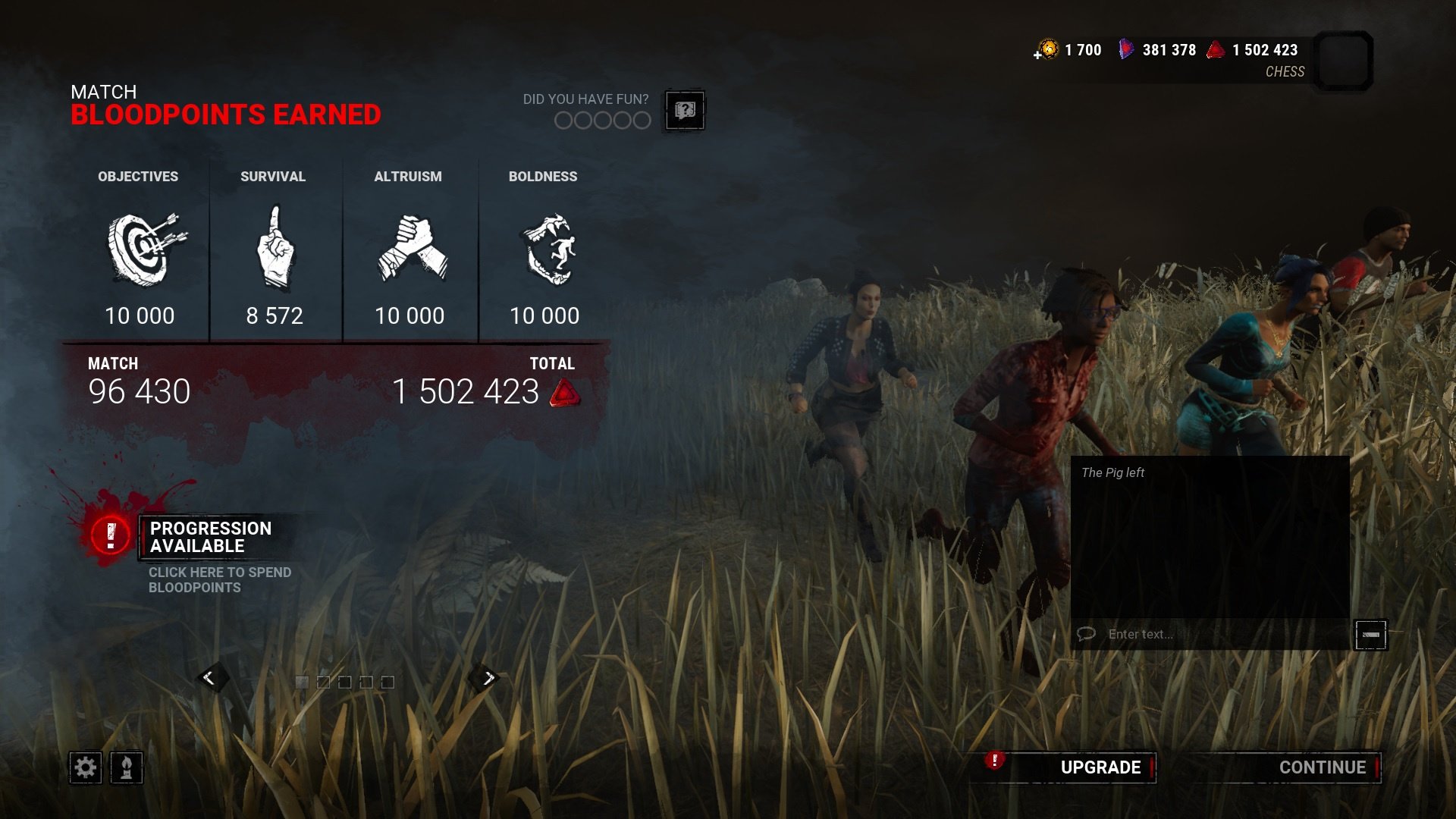Click the Upgrade button

click(1100, 767)
